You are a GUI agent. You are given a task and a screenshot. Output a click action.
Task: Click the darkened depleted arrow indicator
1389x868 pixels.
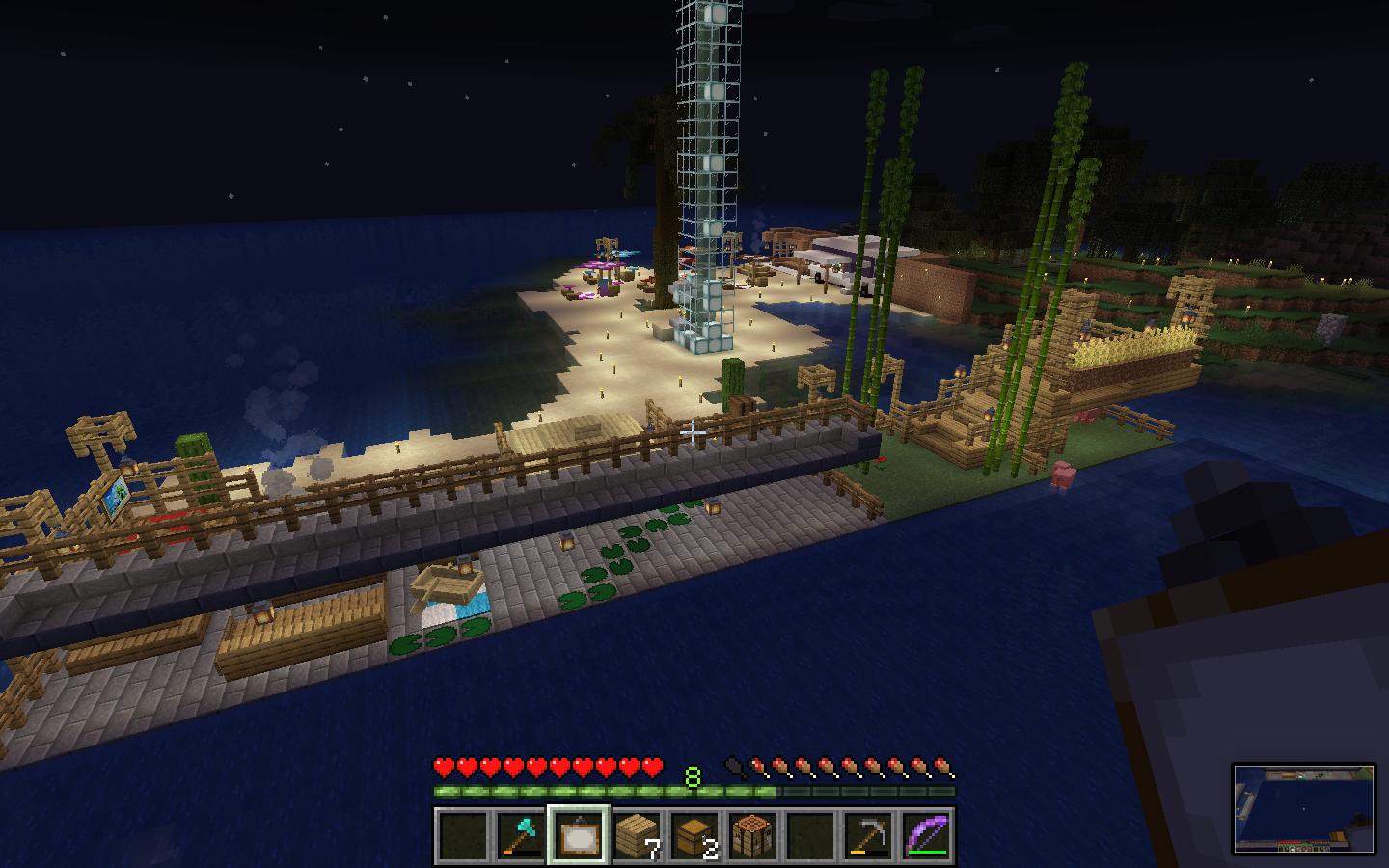pos(733,765)
